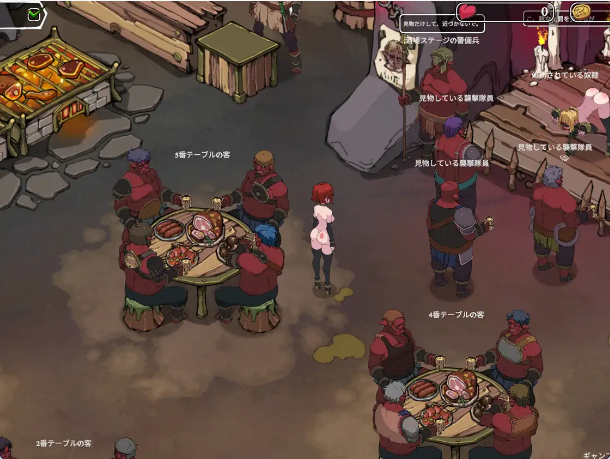Click the gold coin icon
This screenshot has height=459, width=610.
click(x=583, y=12)
